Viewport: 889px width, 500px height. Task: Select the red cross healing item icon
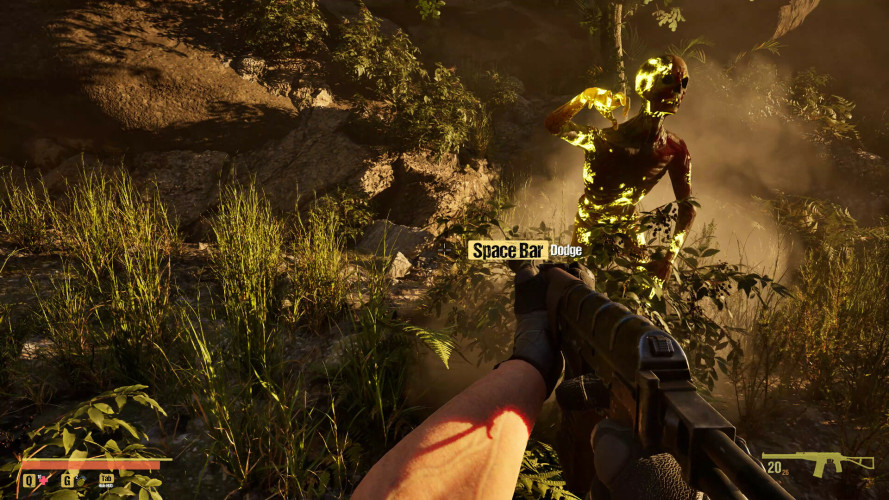click(x=44, y=481)
